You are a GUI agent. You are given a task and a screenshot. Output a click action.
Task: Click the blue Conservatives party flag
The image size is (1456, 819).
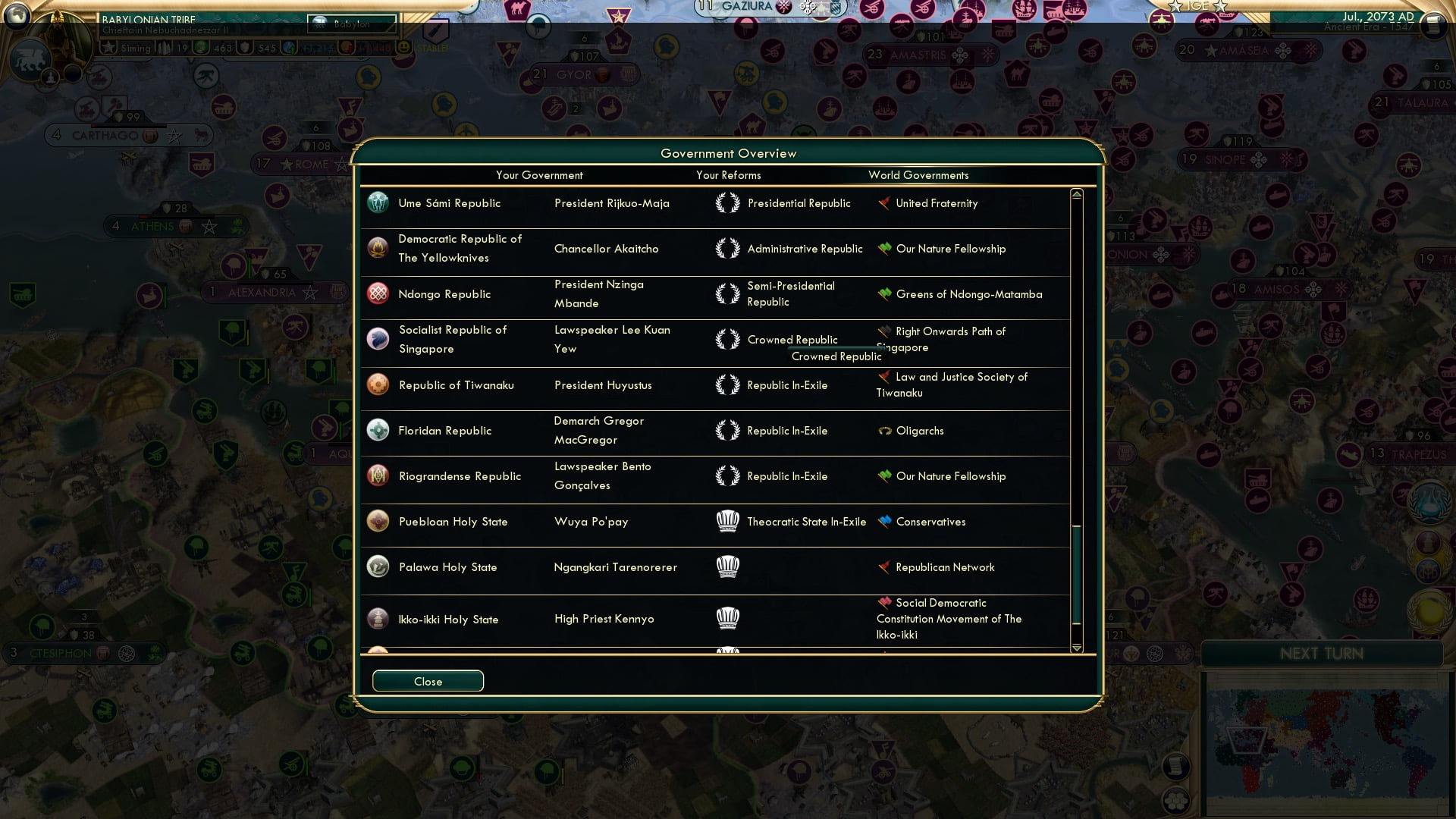click(883, 521)
